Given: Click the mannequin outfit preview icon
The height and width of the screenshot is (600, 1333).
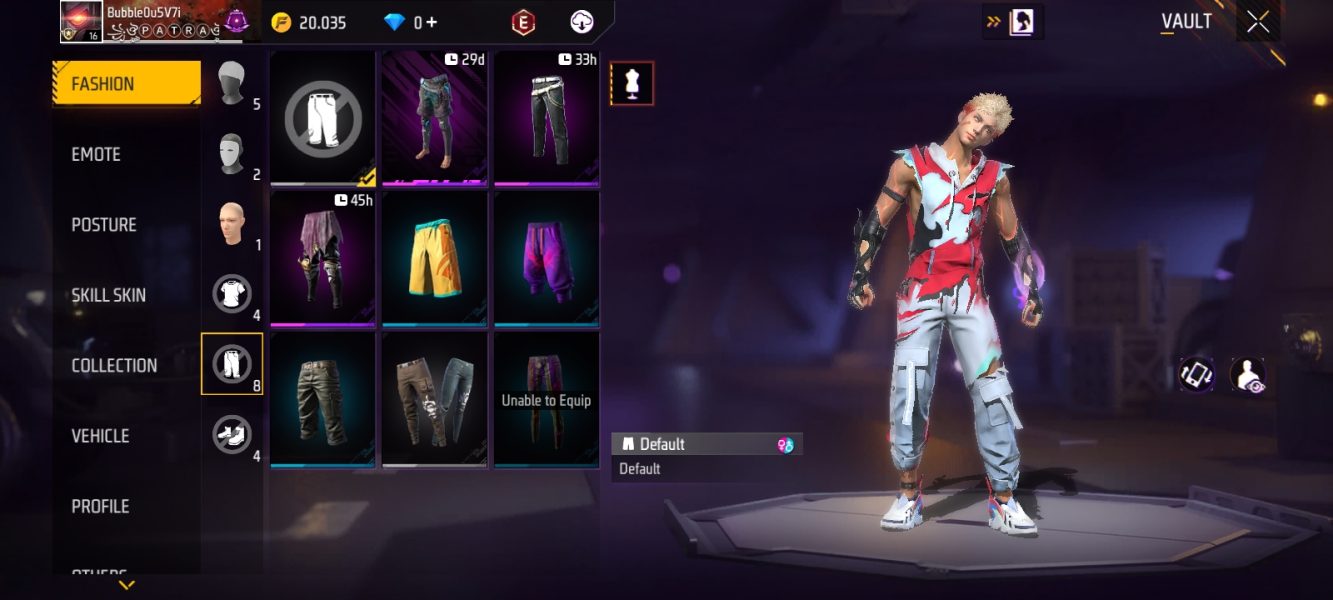Looking at the screenshot, I should (632, 84).
